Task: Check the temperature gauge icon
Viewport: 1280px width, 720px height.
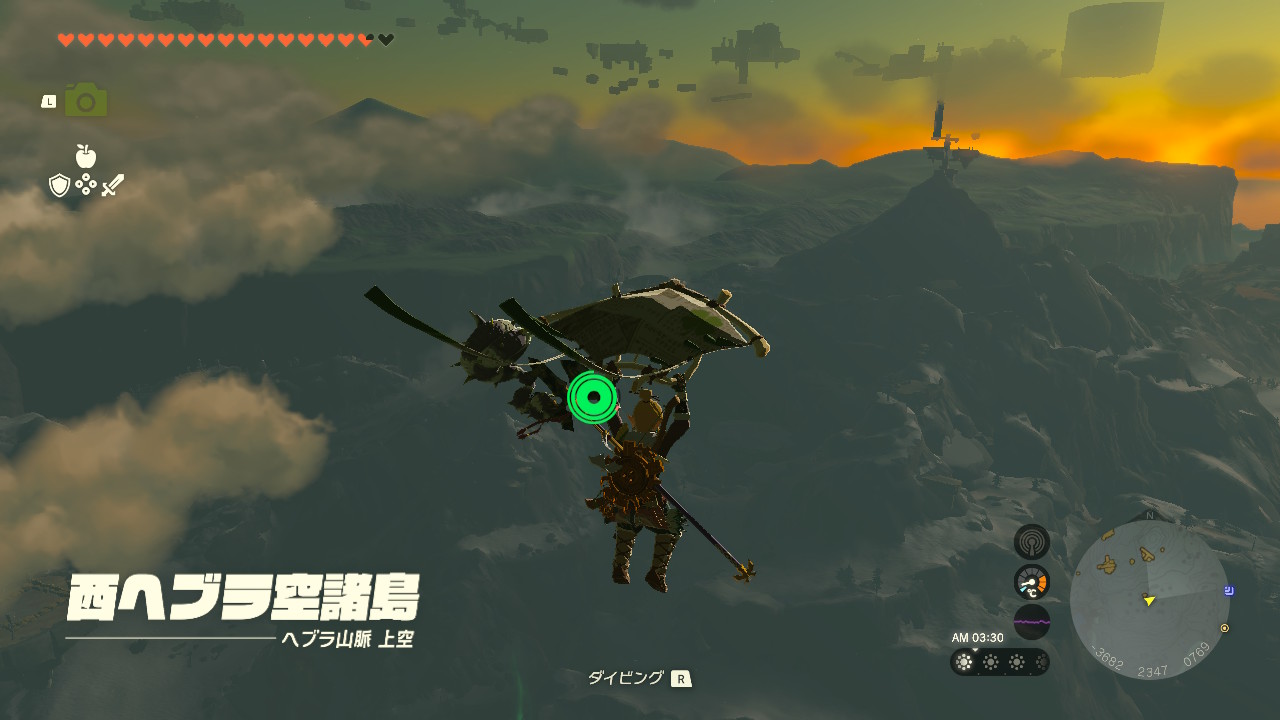Action: [1032, 582]
